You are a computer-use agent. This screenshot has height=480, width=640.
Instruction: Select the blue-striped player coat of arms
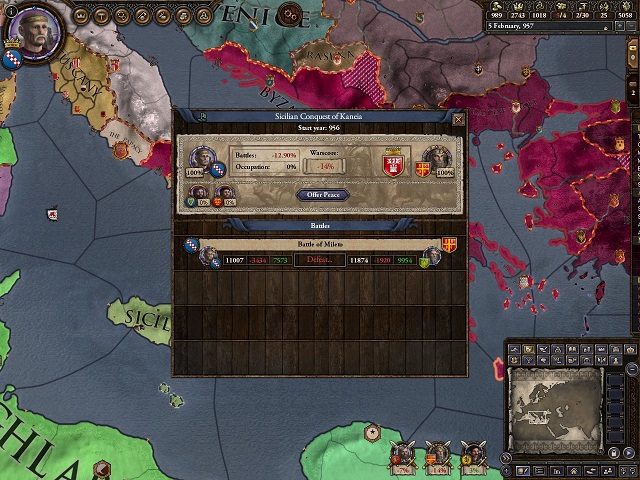click(15, 59)
